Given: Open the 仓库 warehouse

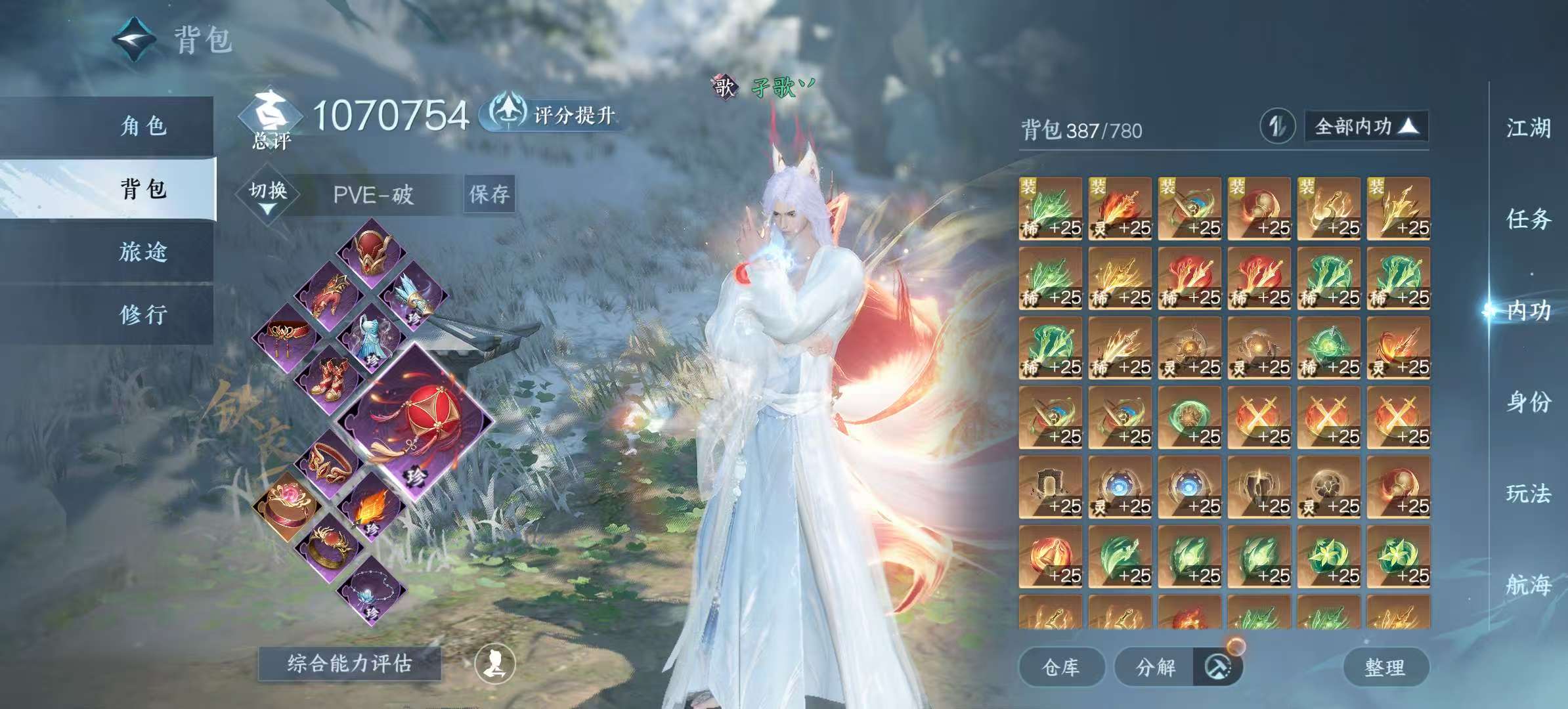Looking at the screenshot, I should [x=1060, y=667].
